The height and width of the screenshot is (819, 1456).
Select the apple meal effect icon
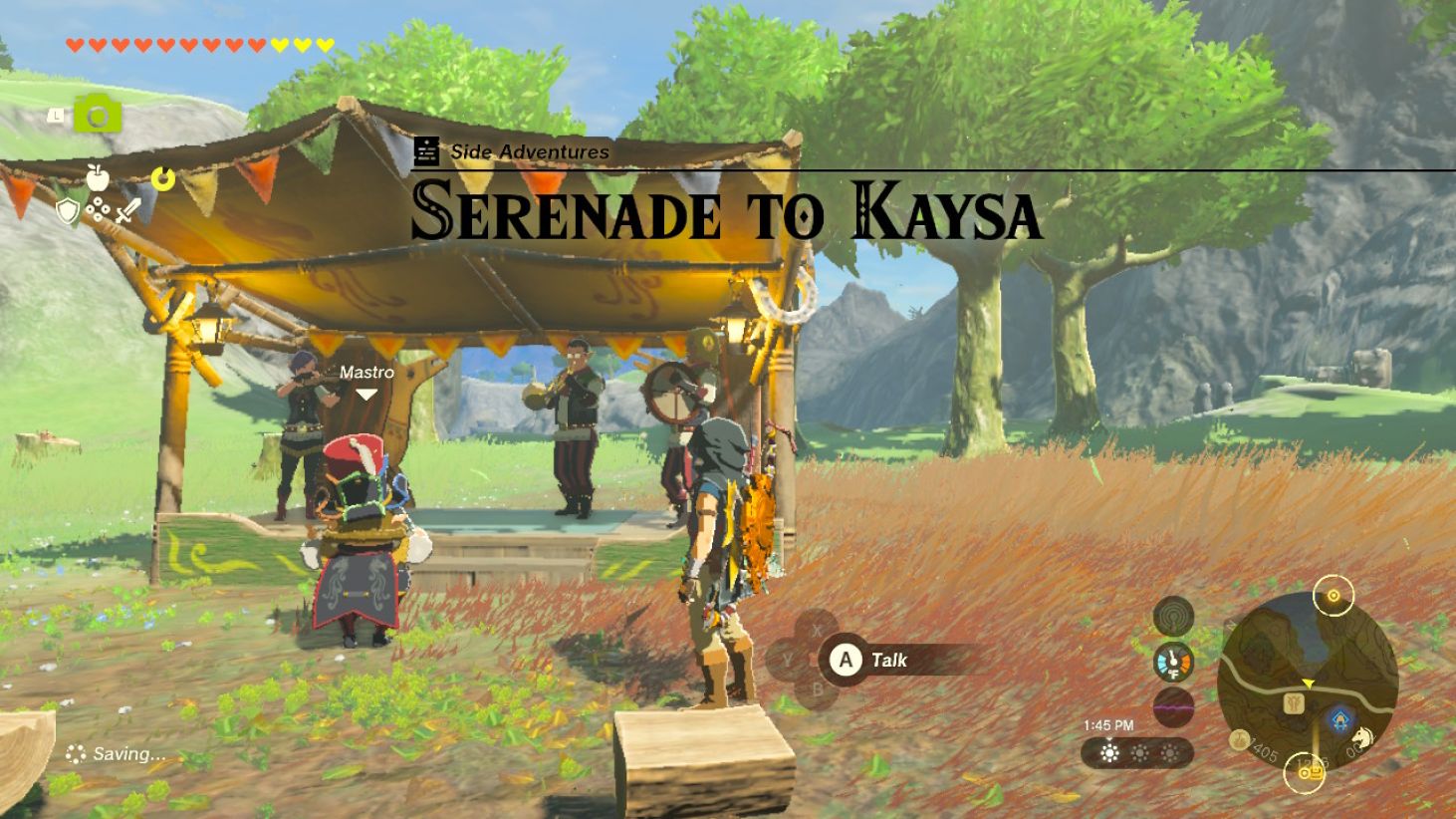point(98,177)
